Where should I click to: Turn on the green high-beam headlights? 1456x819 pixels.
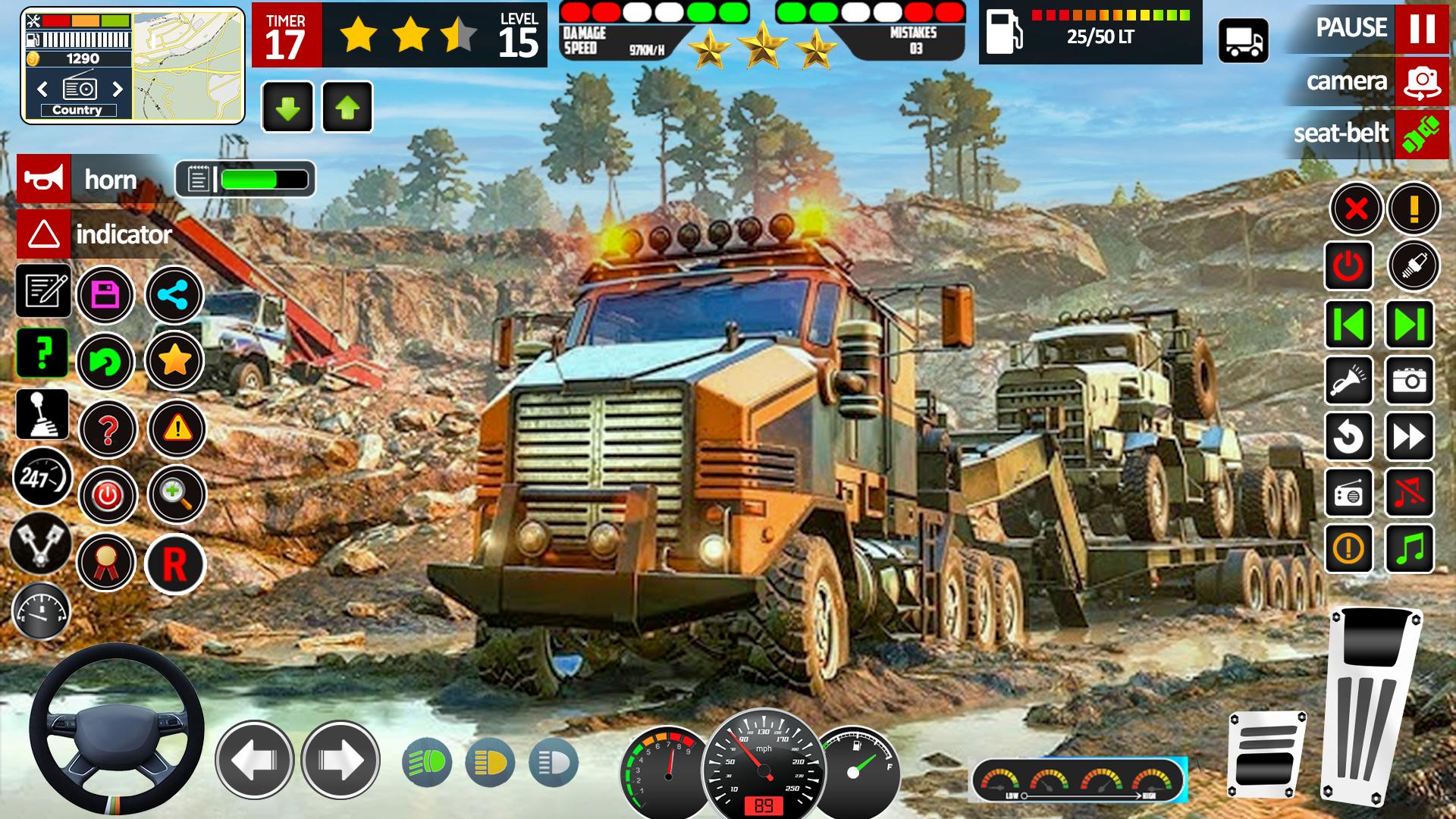[427, 763]
